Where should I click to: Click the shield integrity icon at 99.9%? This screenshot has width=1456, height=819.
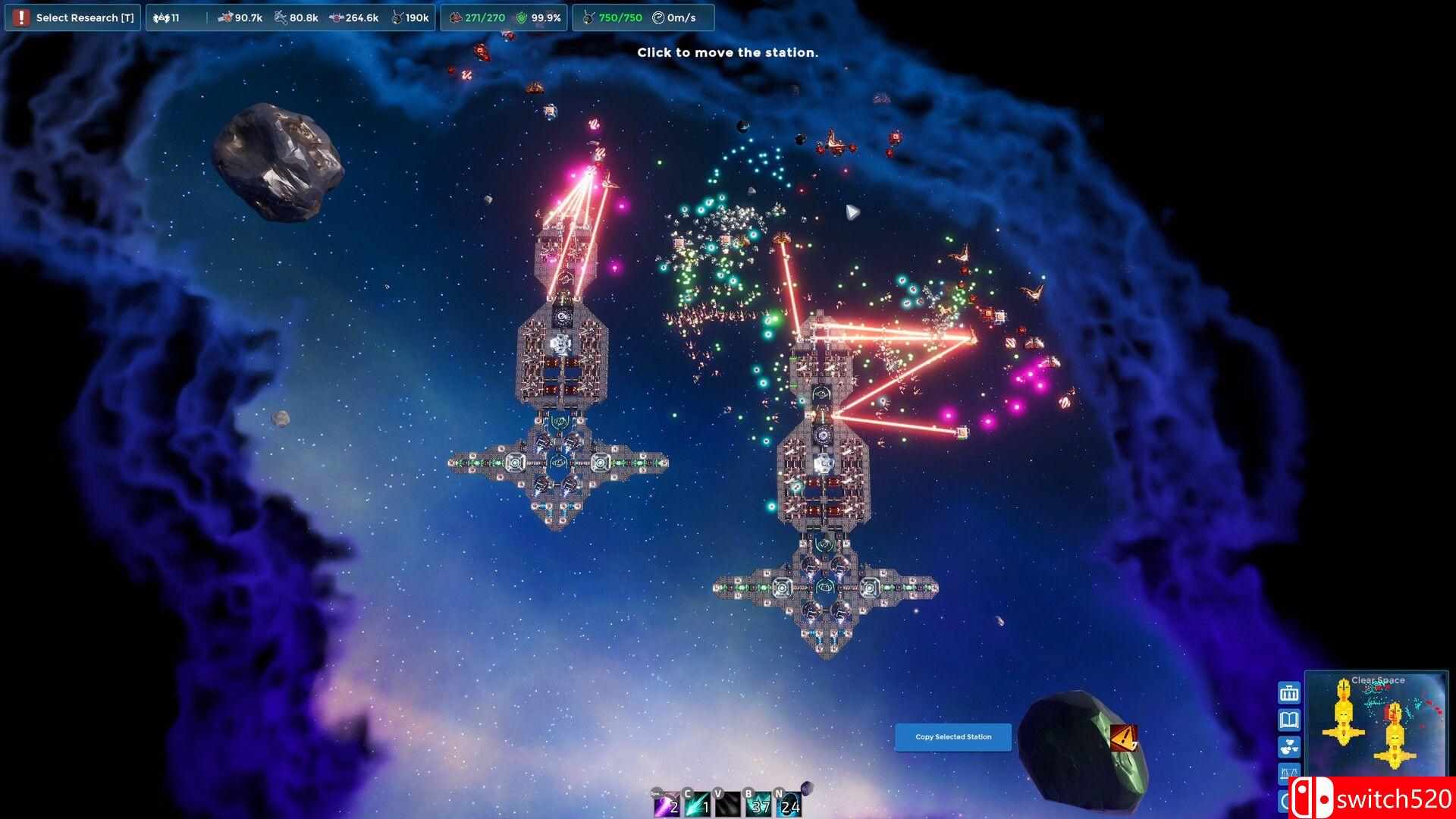coord(523,17)
